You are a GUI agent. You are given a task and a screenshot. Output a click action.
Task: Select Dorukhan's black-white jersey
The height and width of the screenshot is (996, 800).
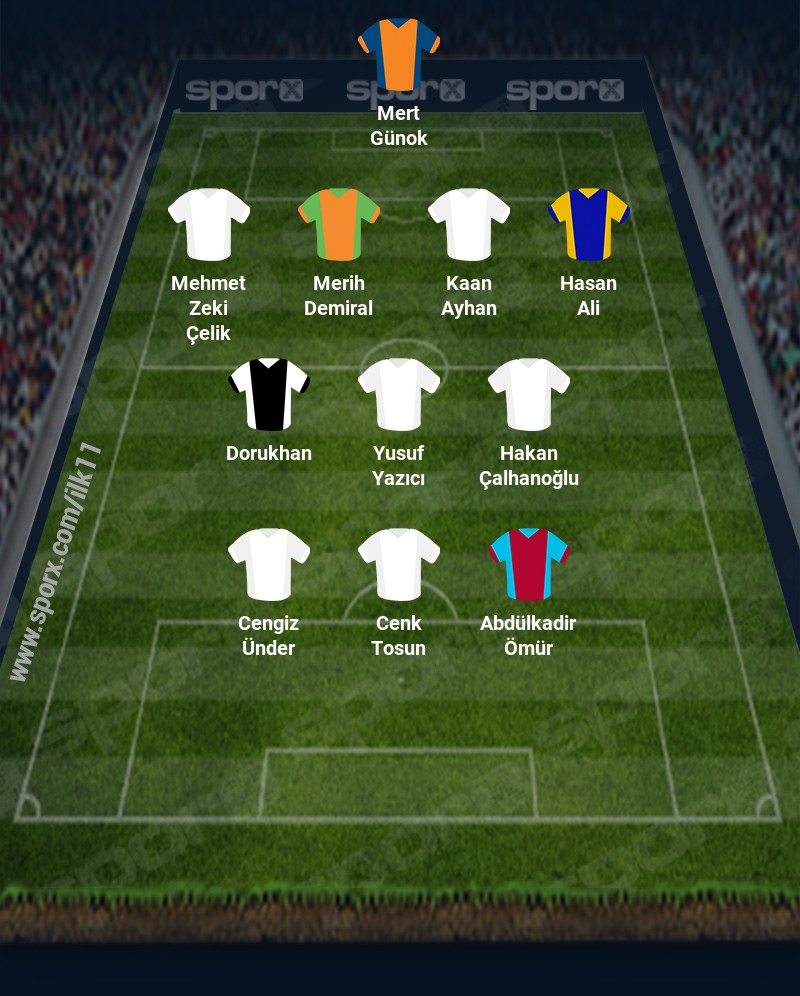(269, 394)
